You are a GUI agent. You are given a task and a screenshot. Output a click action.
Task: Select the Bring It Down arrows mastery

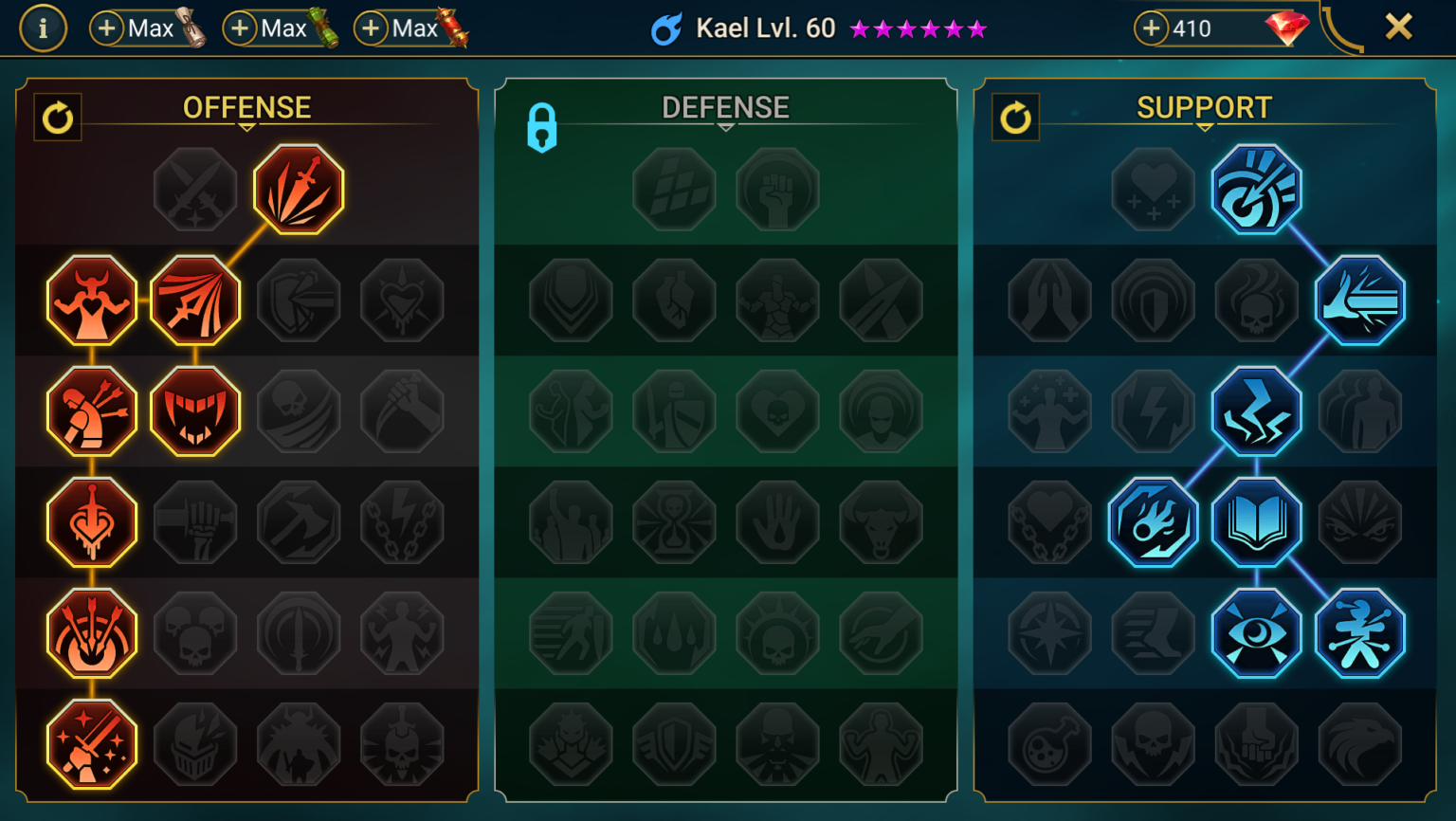91,632
